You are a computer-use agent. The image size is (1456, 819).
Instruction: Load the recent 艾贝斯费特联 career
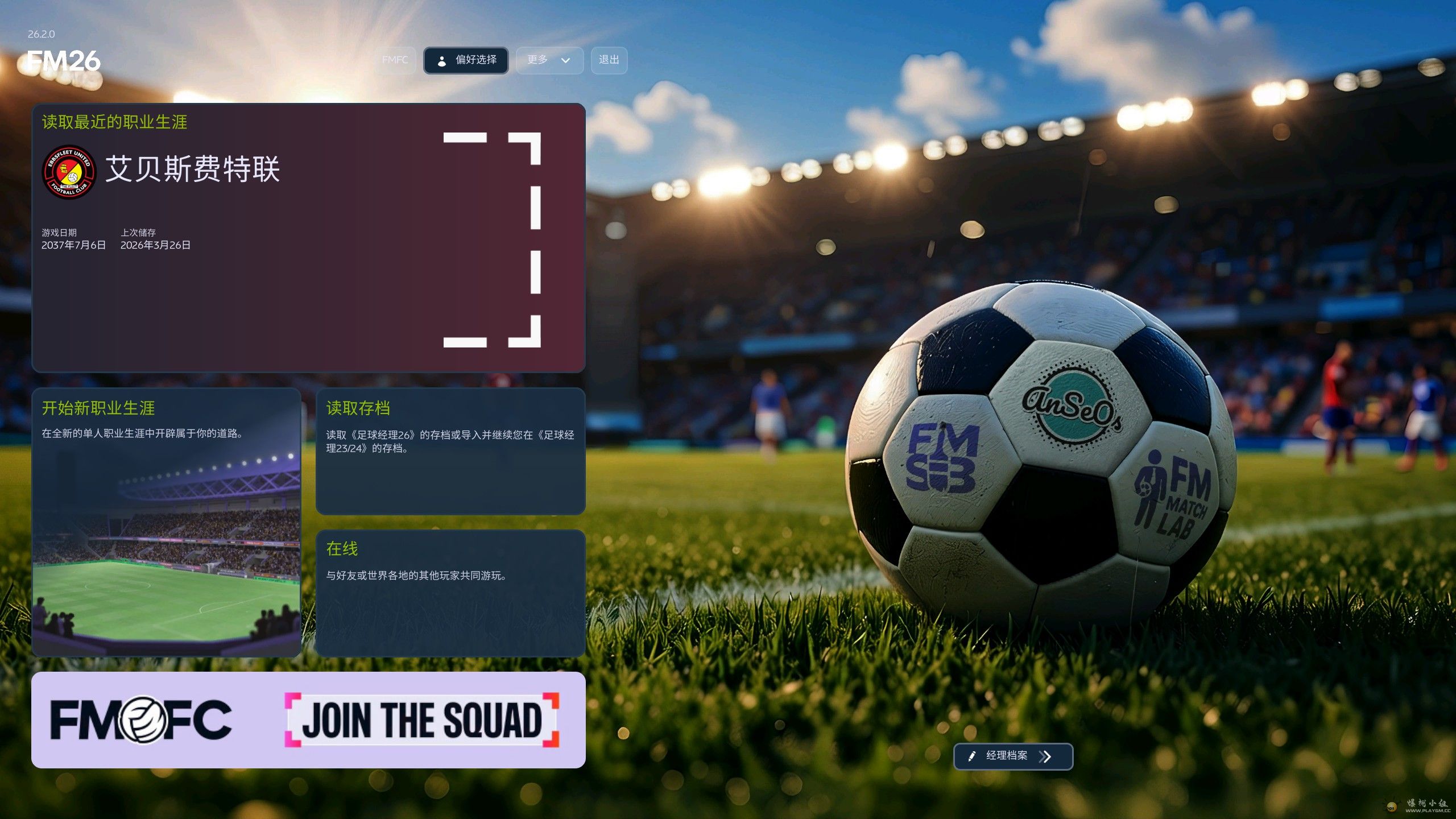click(308, 238)
